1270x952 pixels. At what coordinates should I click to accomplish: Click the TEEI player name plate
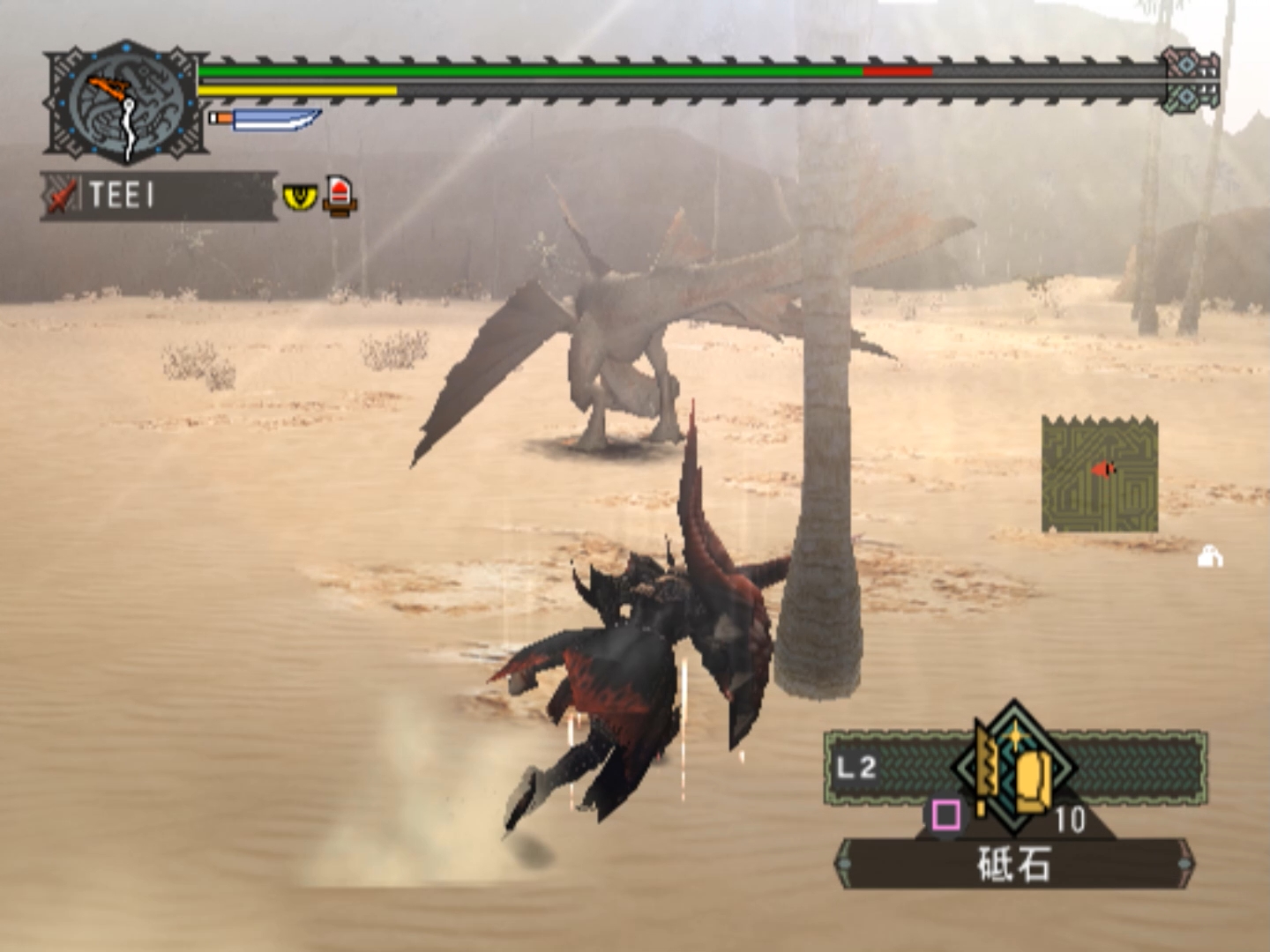[x=159, y=196]
